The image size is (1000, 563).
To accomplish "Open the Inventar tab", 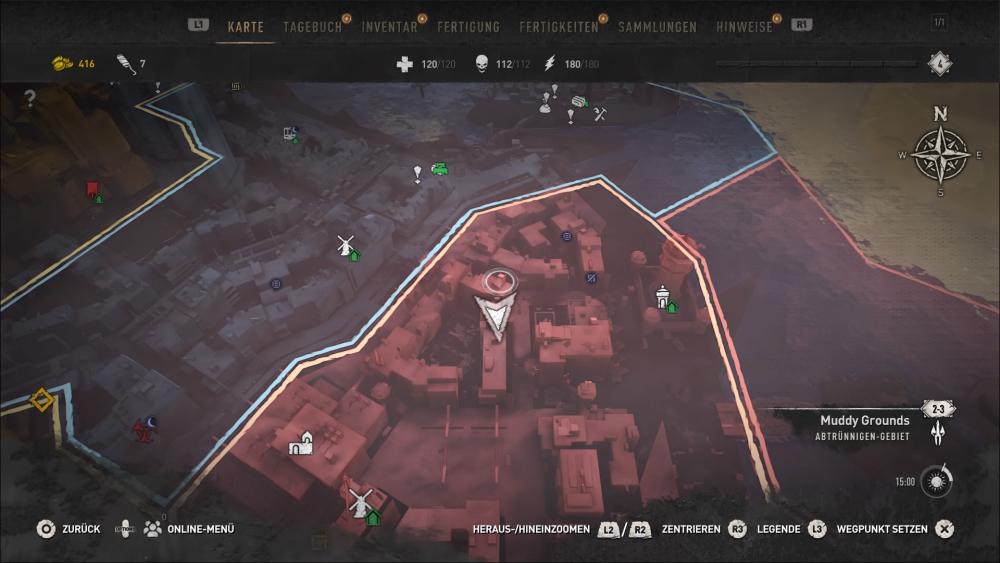I will pyautogui.click(x=390, y=27).
